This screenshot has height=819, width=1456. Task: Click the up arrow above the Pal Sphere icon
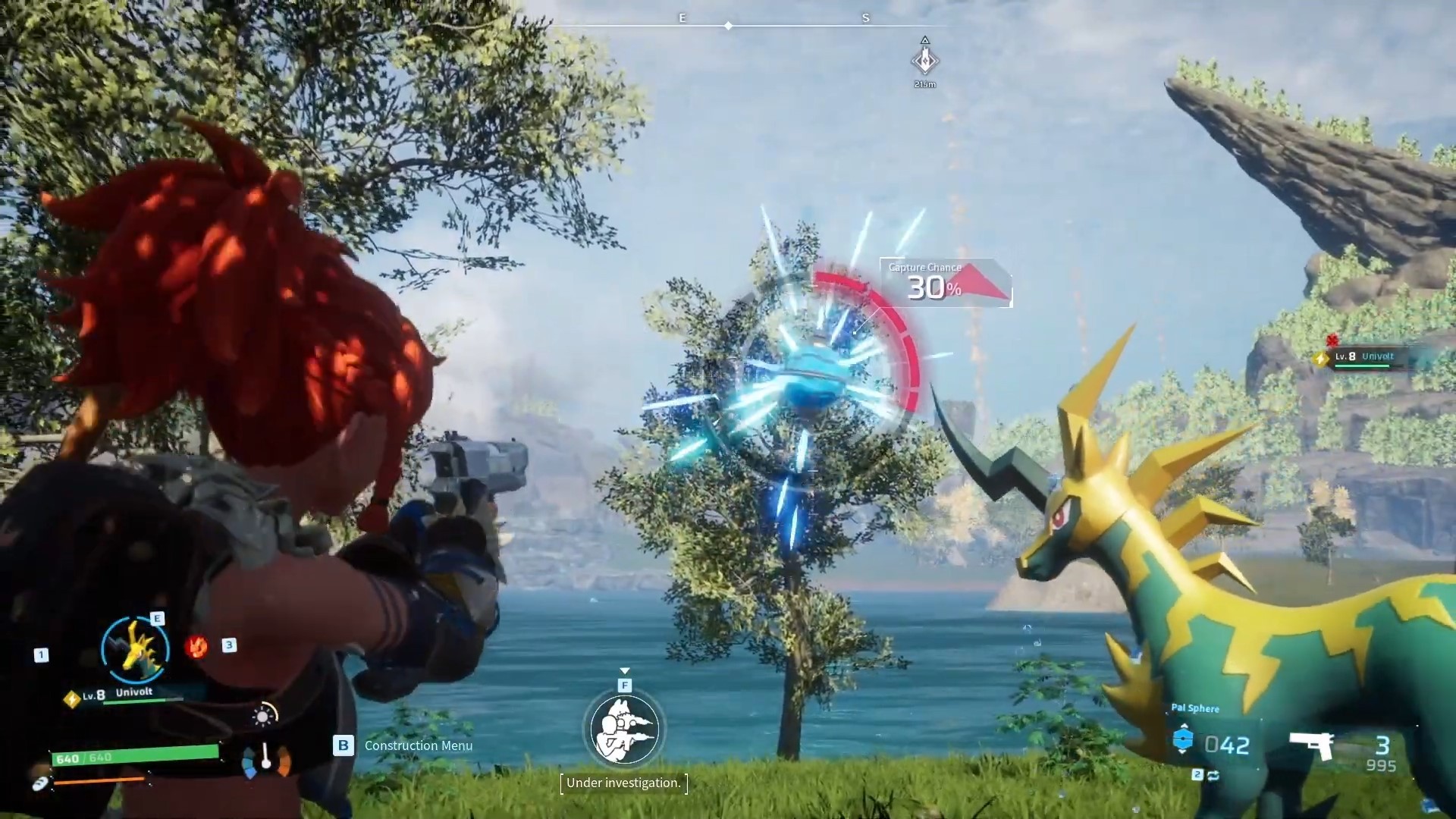(x=1184, y=726)
